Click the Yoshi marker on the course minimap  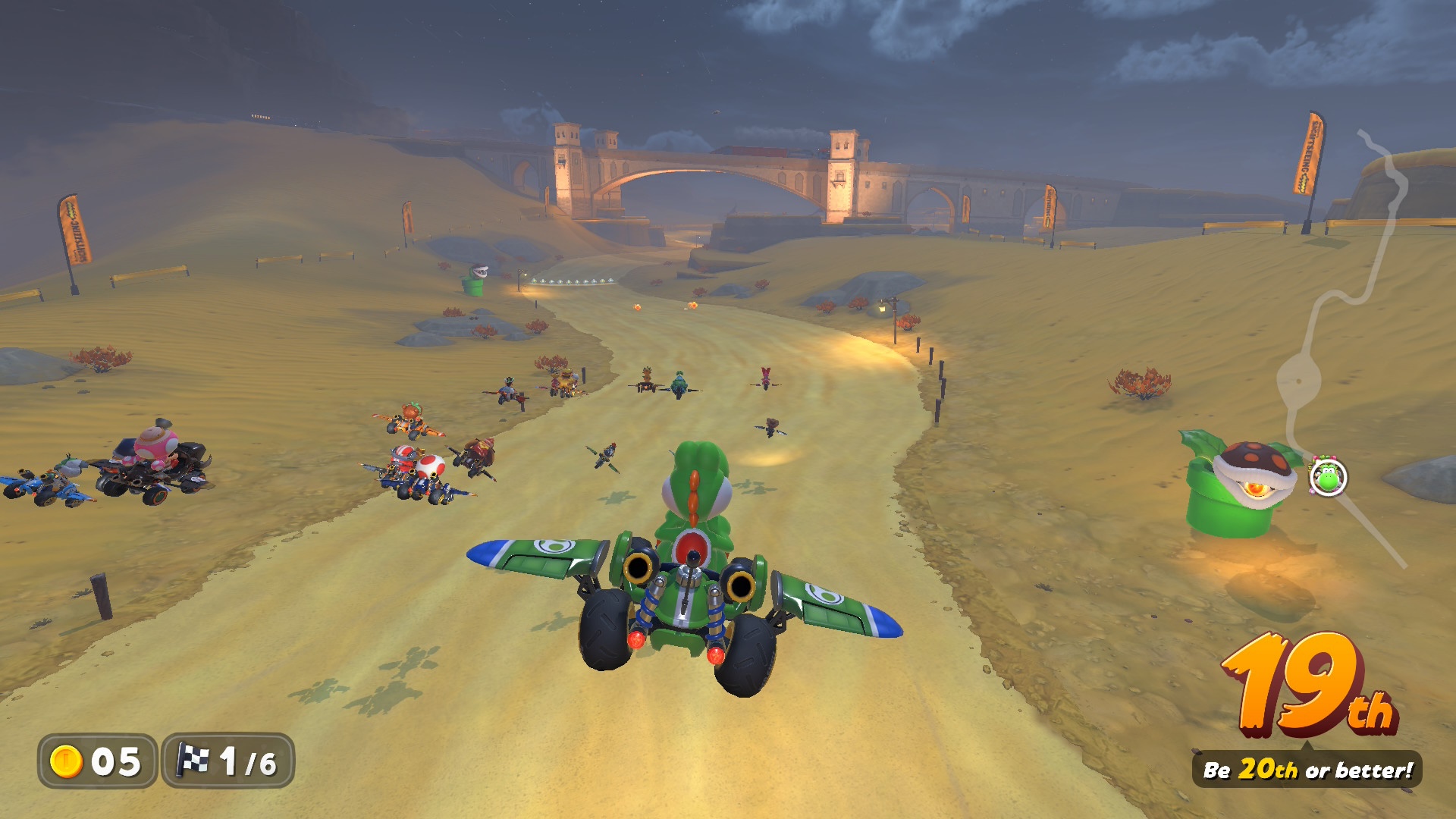[1328, 478]
